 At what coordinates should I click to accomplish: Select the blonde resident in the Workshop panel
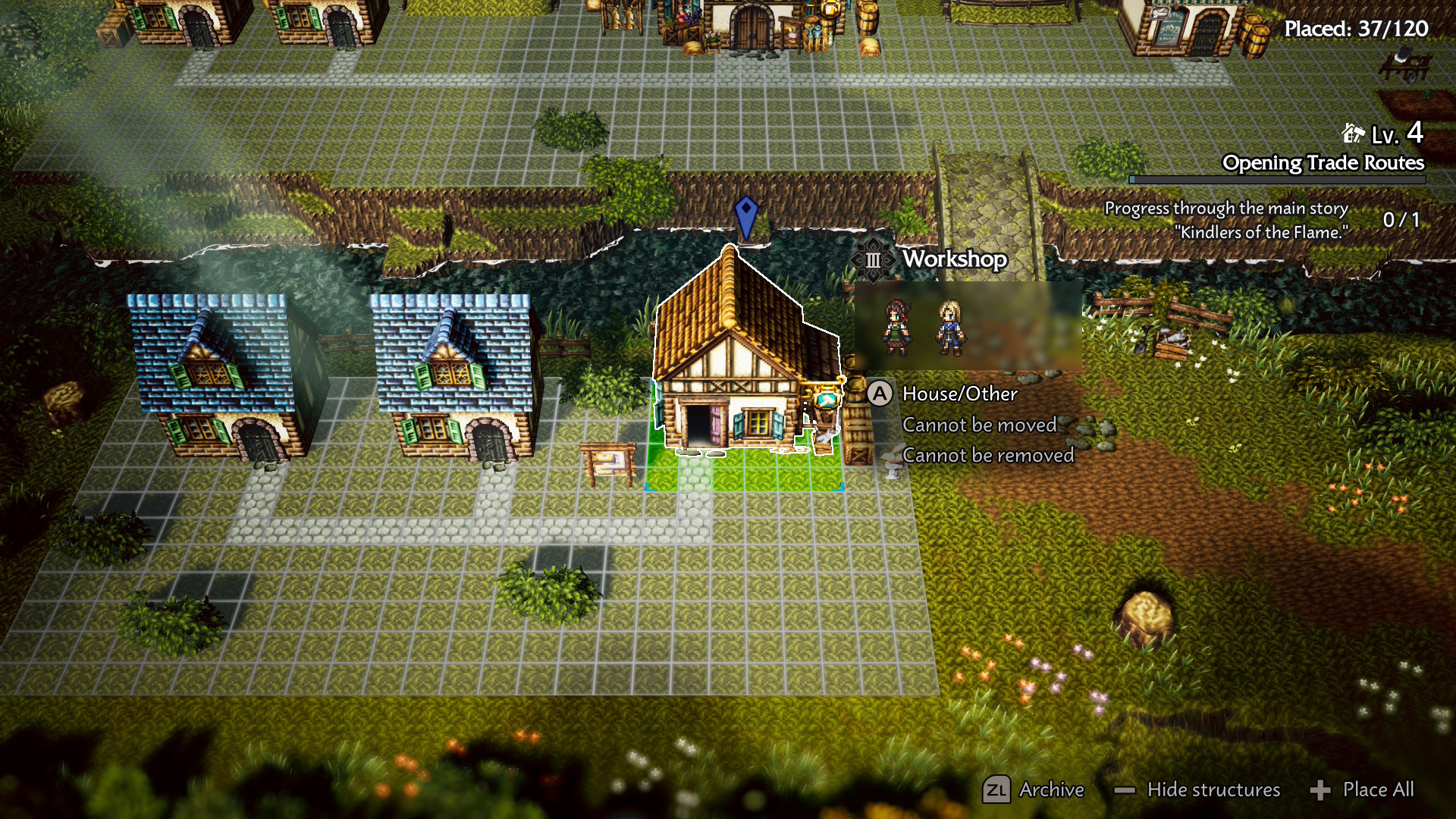pyautogui.click(x=950, y=327)
